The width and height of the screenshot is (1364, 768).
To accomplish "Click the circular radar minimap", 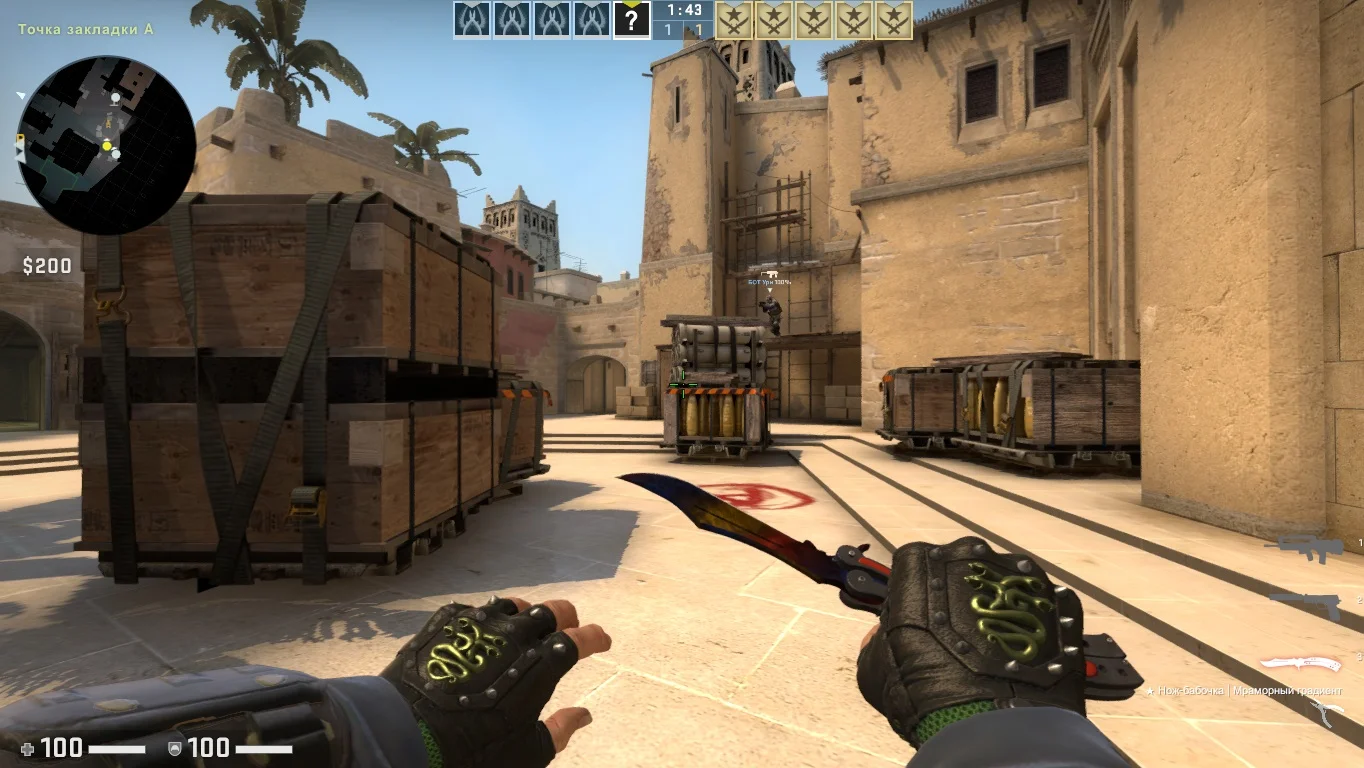I will (x=106, y=145).
